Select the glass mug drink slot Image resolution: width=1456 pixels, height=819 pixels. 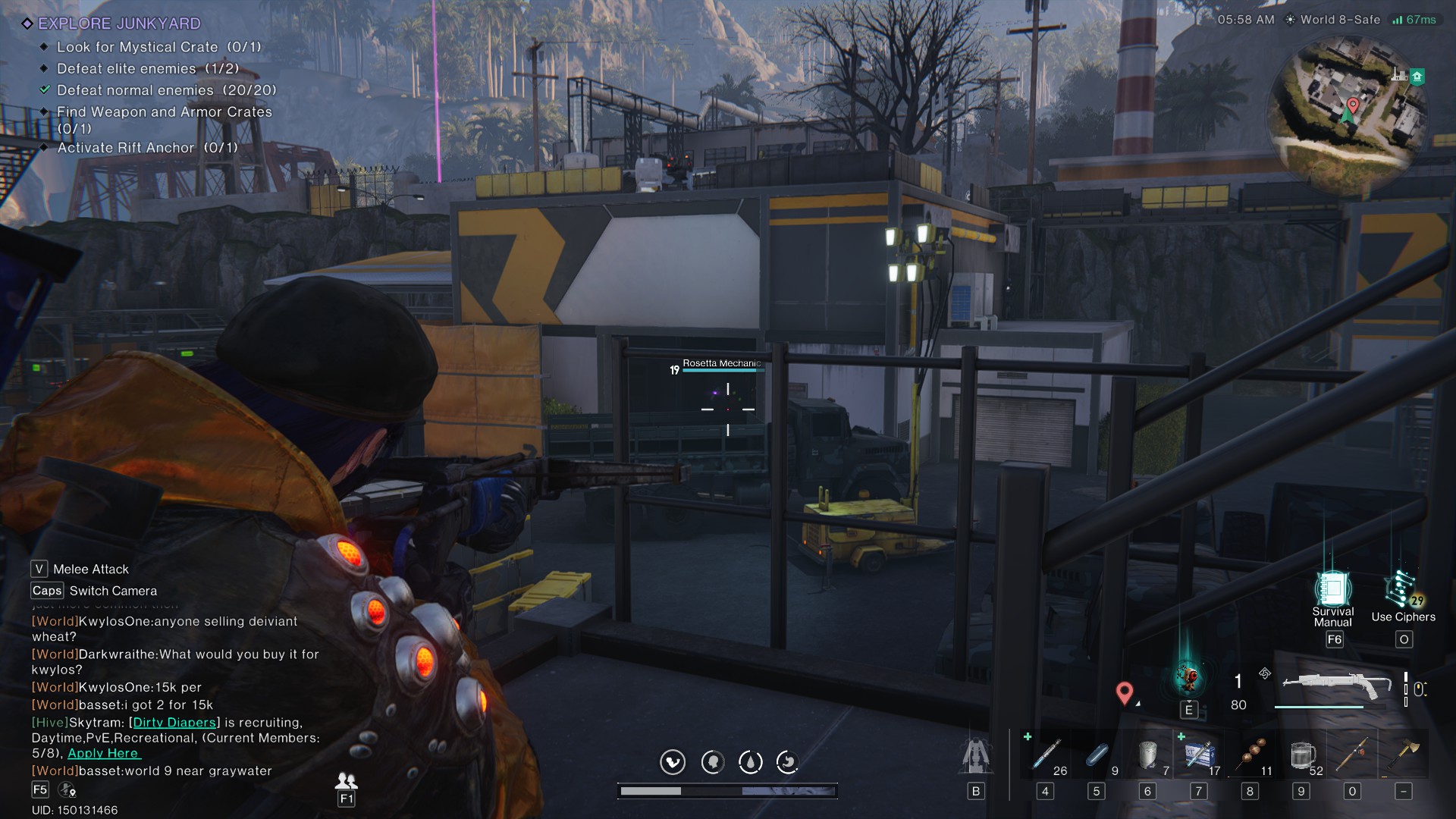[x=1301, y=755]
